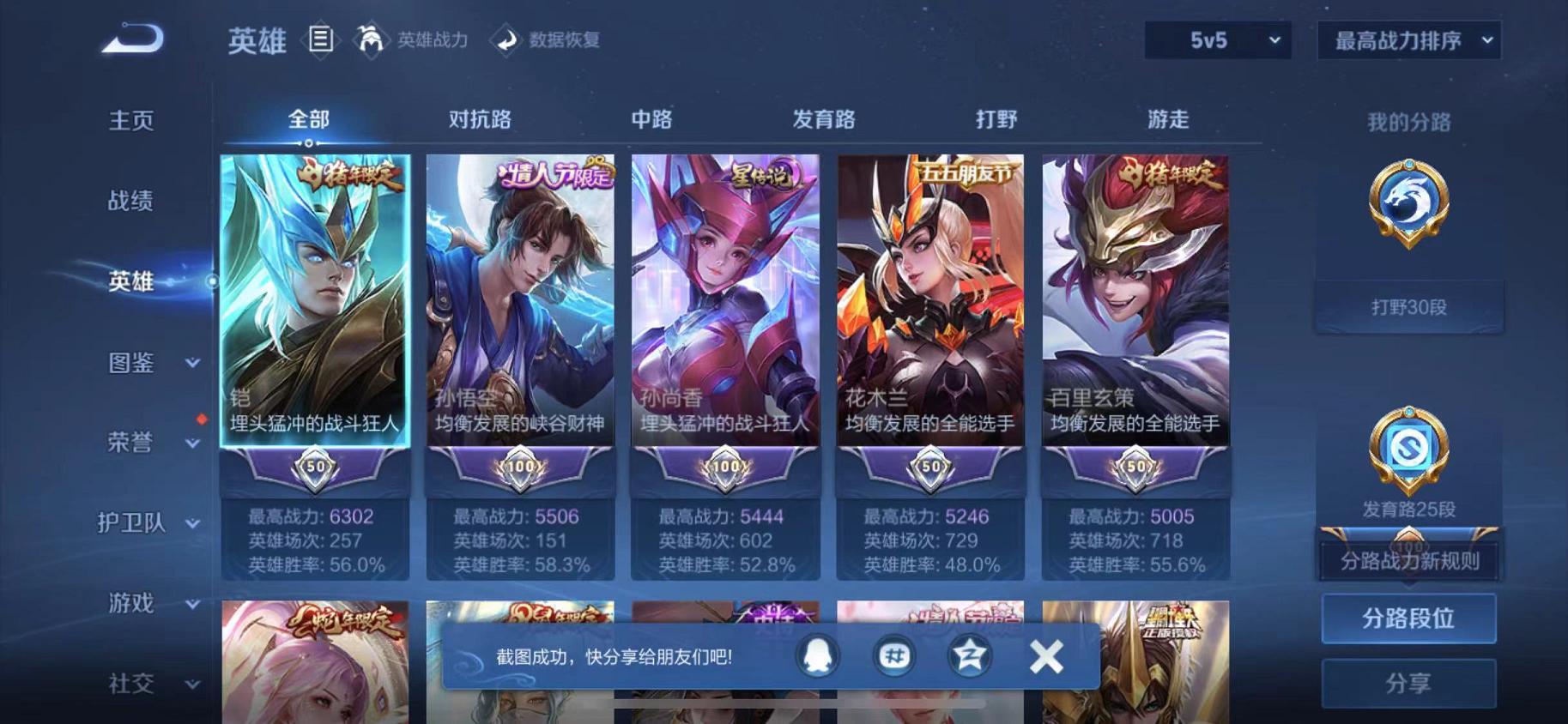Open the 英雄战力 (hero power) feature icon
The width and height of the screenshot is (1568, 724).
click(371, 39)
